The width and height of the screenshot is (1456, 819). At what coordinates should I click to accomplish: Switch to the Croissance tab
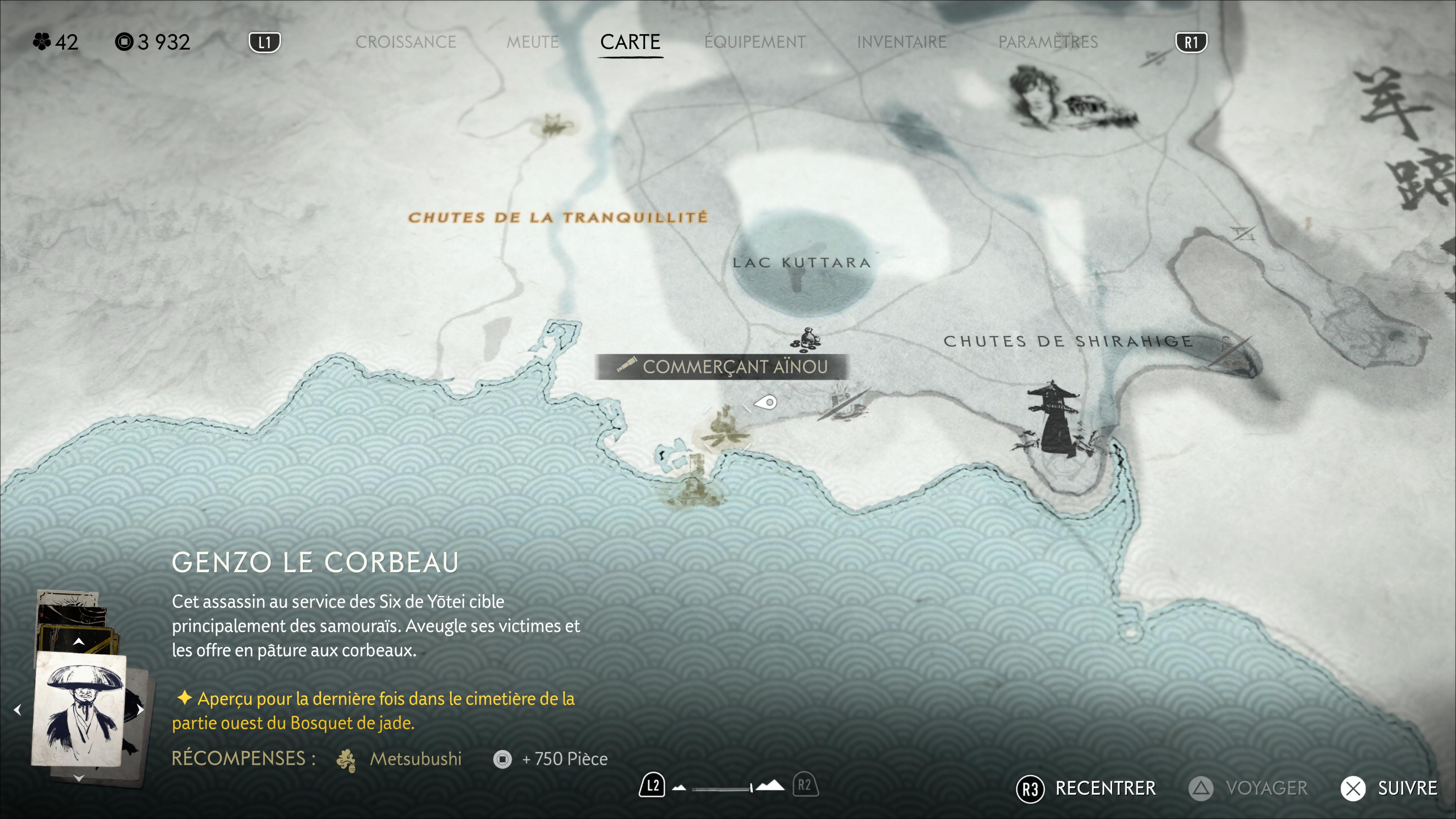pos(405,42)
